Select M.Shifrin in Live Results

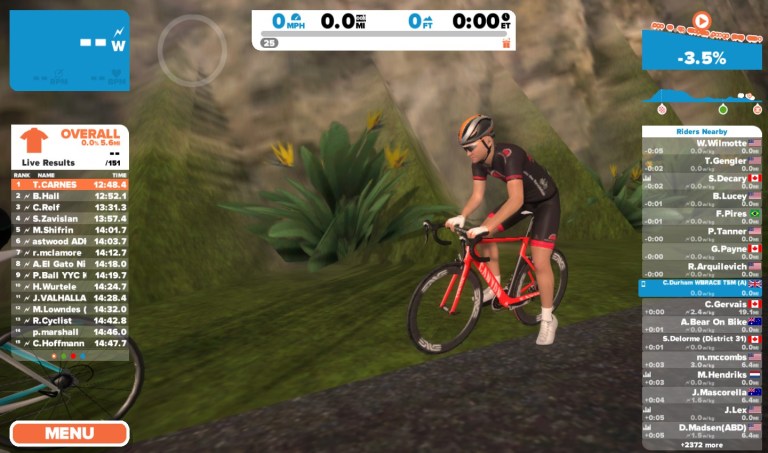pos(70,230)
